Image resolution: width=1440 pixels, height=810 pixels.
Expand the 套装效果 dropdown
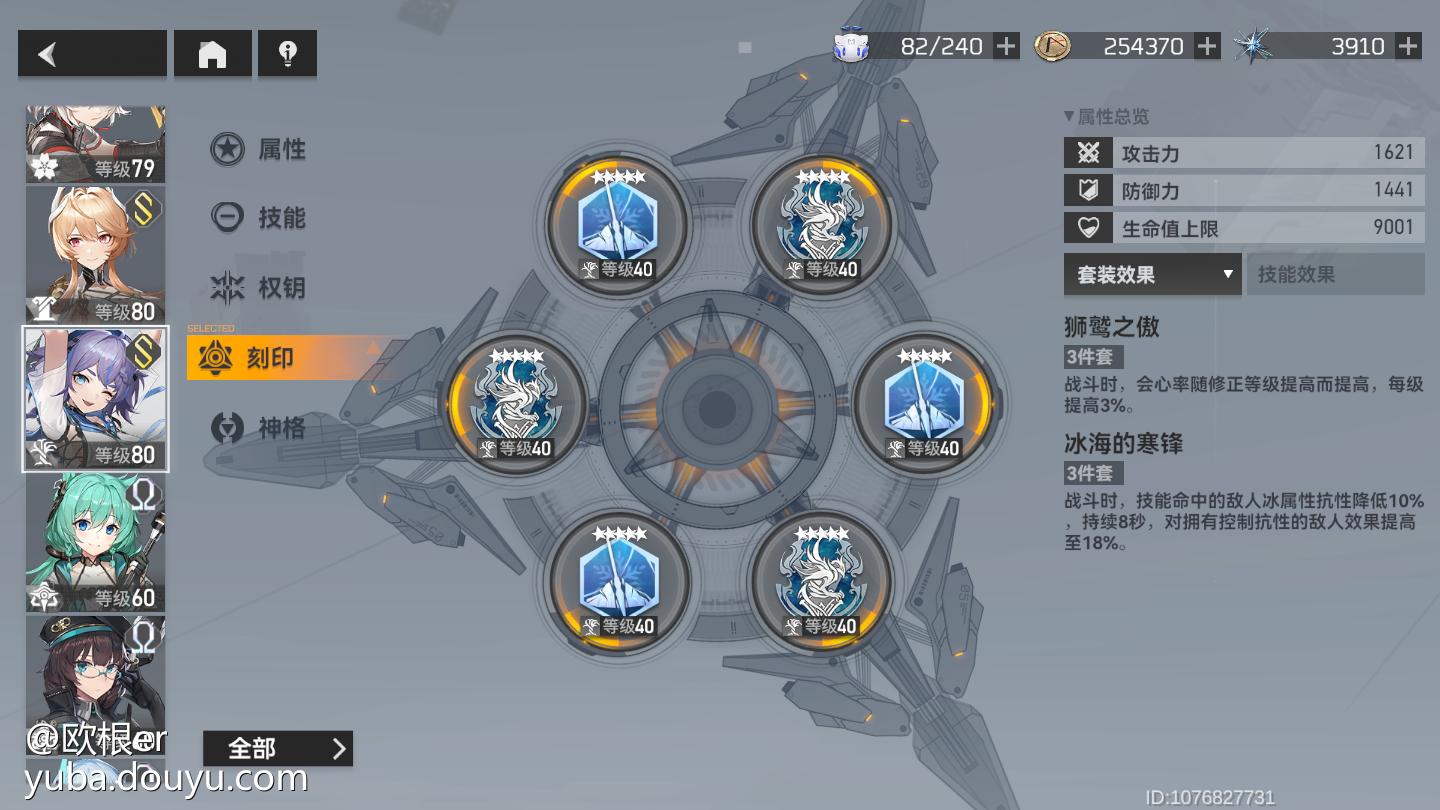pos(1152,274)
